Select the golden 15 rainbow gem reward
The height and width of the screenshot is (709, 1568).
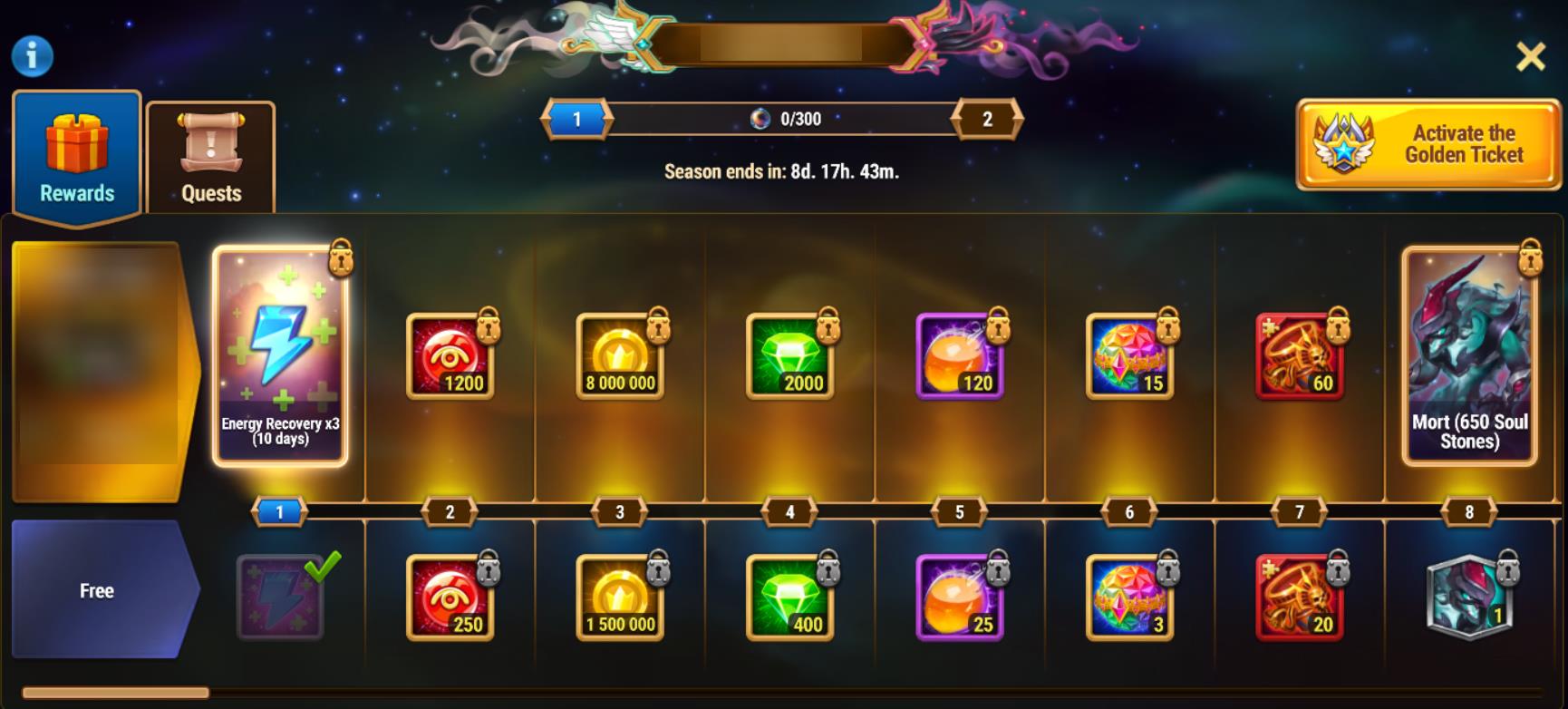click(x=1129, y=356)
